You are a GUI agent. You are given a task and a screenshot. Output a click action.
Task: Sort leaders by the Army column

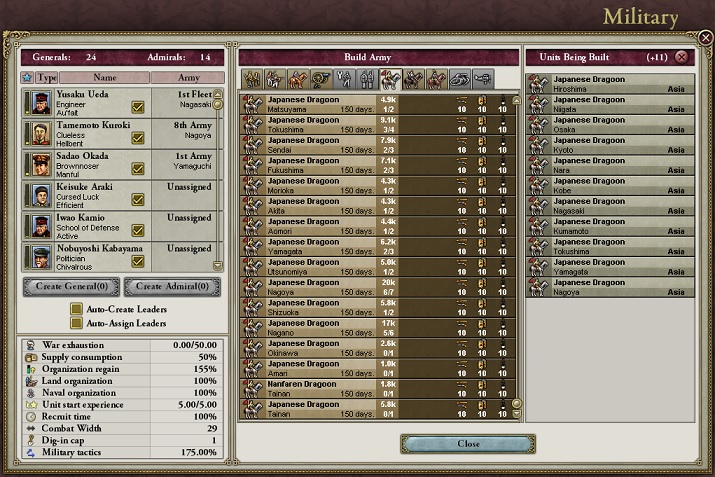(x=188, y=76)
